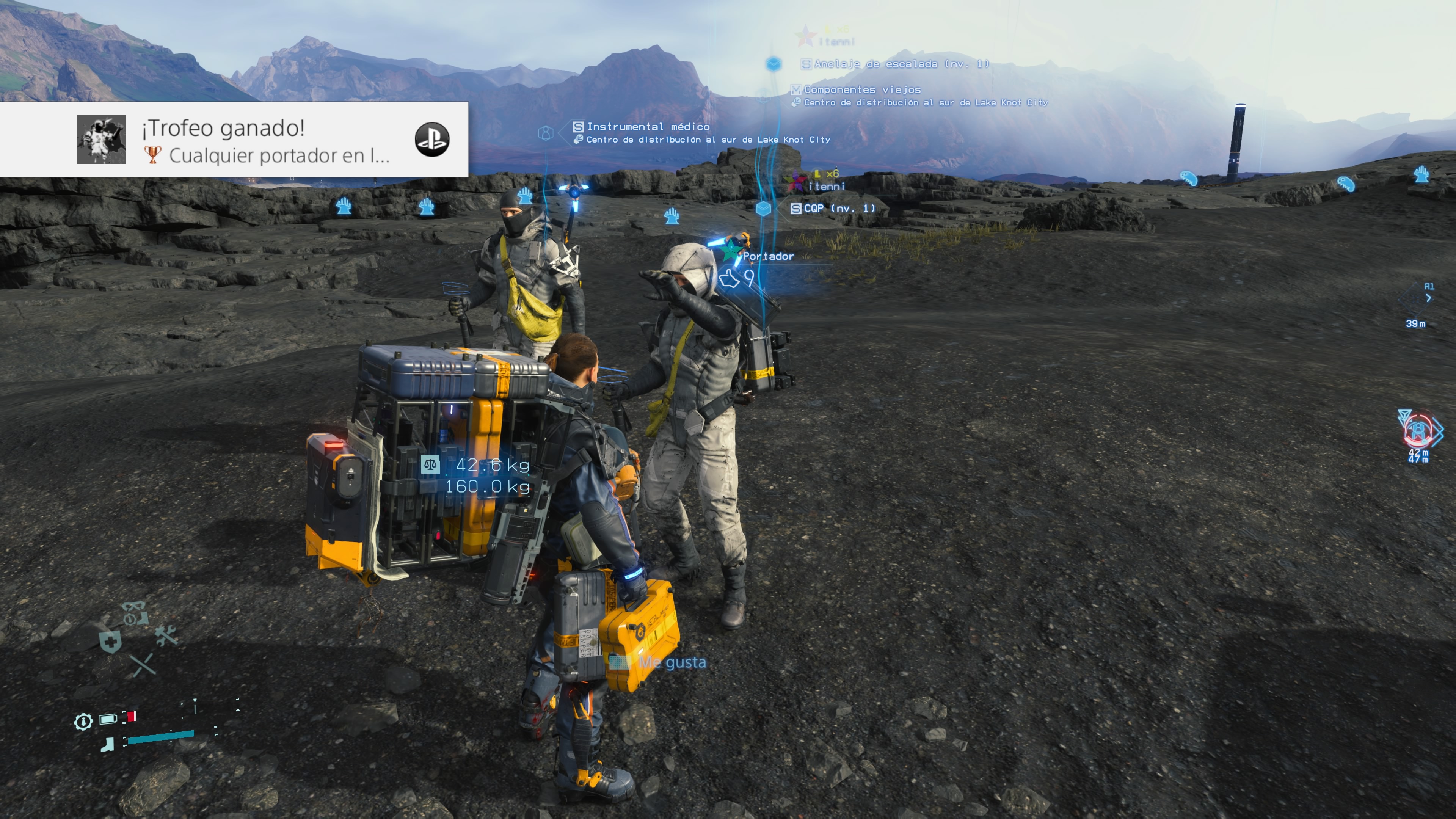Screen dimensions: 1456x819
Task: Click the repair tools wrench-and-hammer icon
Action: (x=166, y=636)
